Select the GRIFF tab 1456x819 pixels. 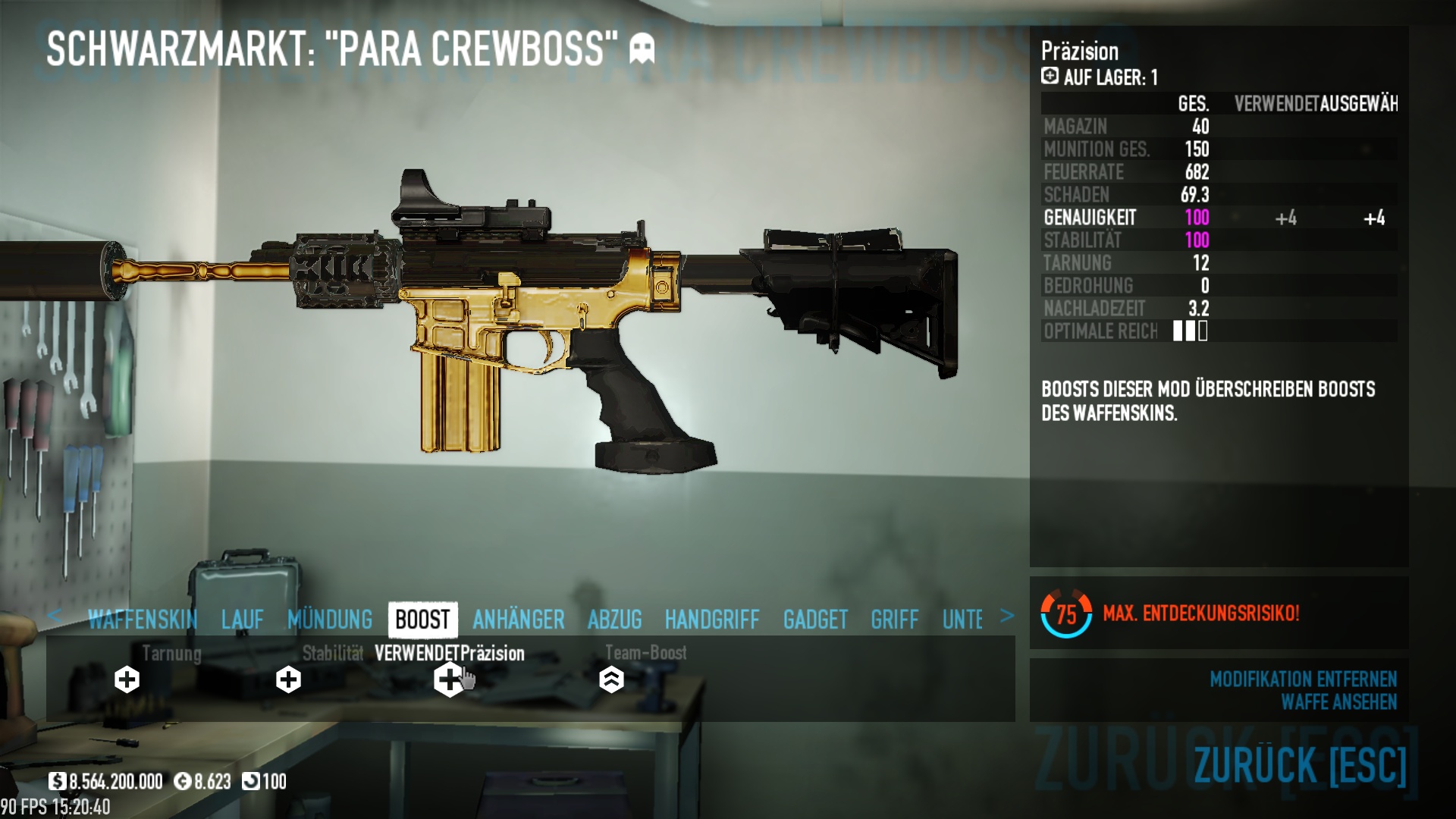(895, 620)
